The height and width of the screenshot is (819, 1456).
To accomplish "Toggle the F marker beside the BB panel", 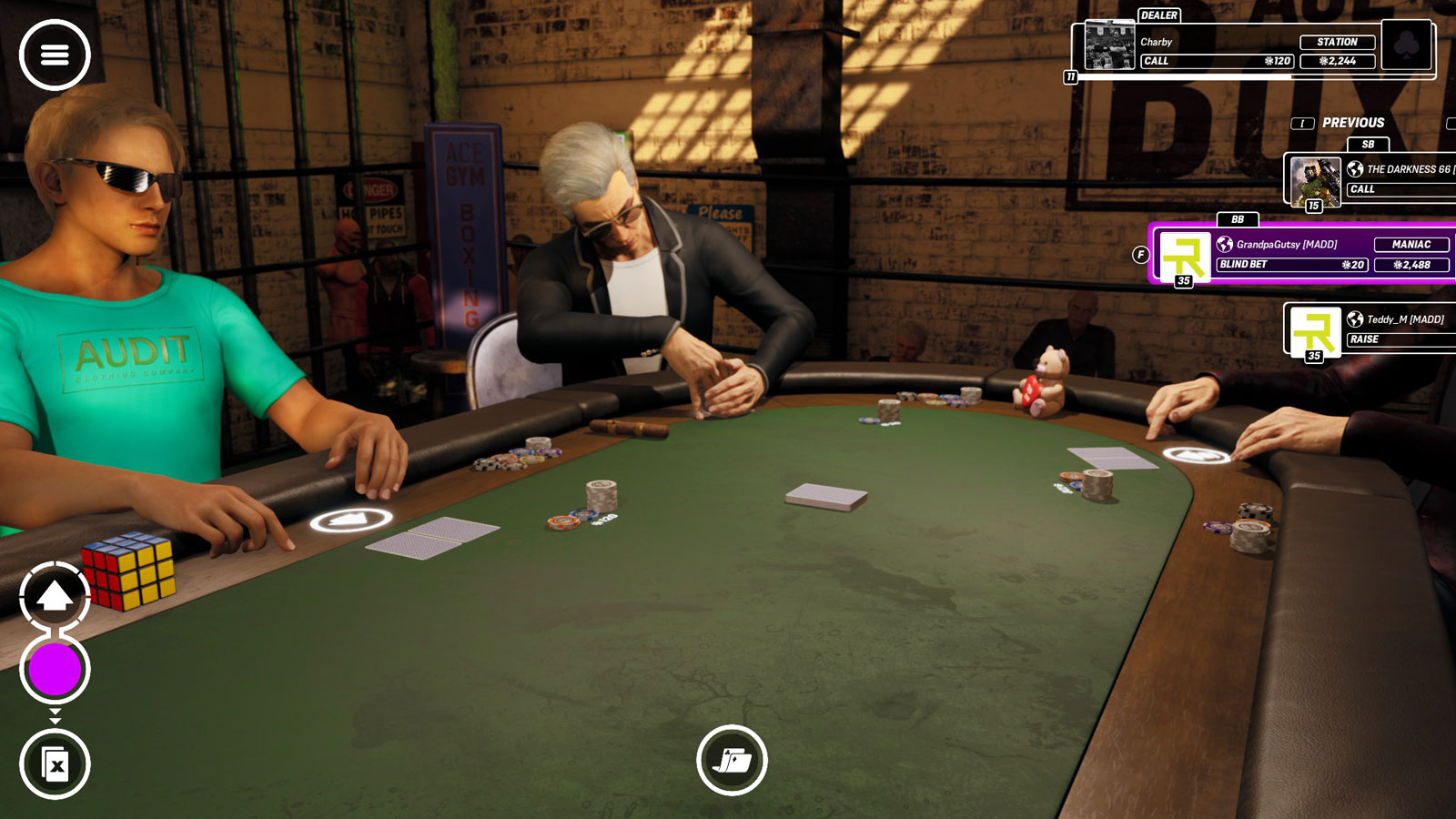I will coord(1142,254).
